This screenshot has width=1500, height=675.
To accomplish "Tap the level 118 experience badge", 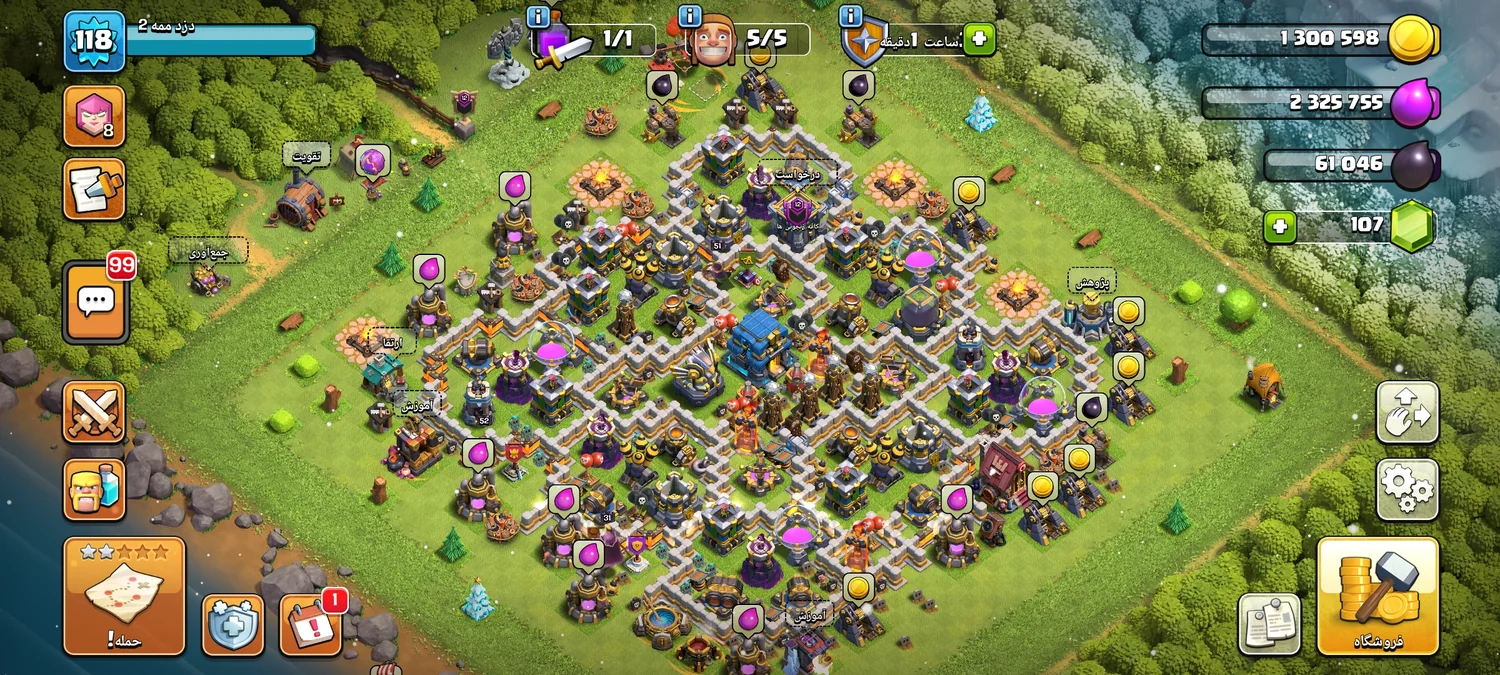I will click(95, 42).
